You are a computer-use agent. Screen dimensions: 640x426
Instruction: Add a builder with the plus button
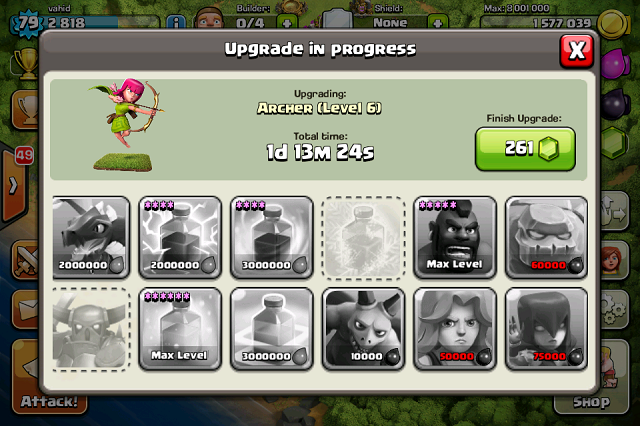pyautogui.click(x=288, y=21)
